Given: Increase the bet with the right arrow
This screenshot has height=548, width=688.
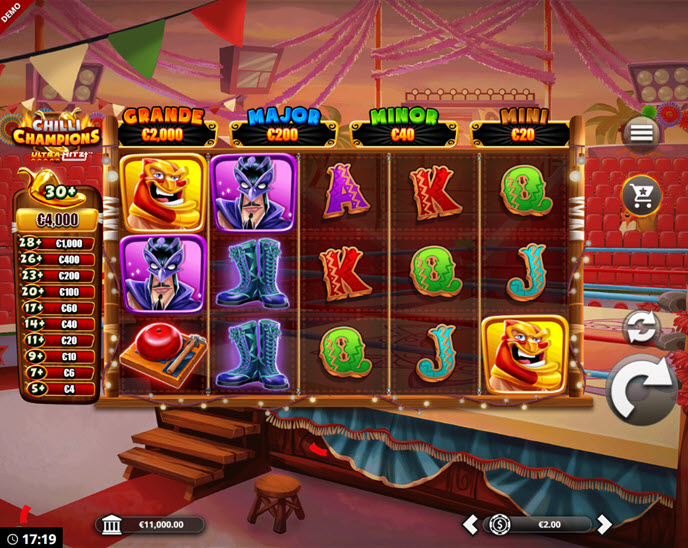Looking at the screenshot, I should click(603, 524).
